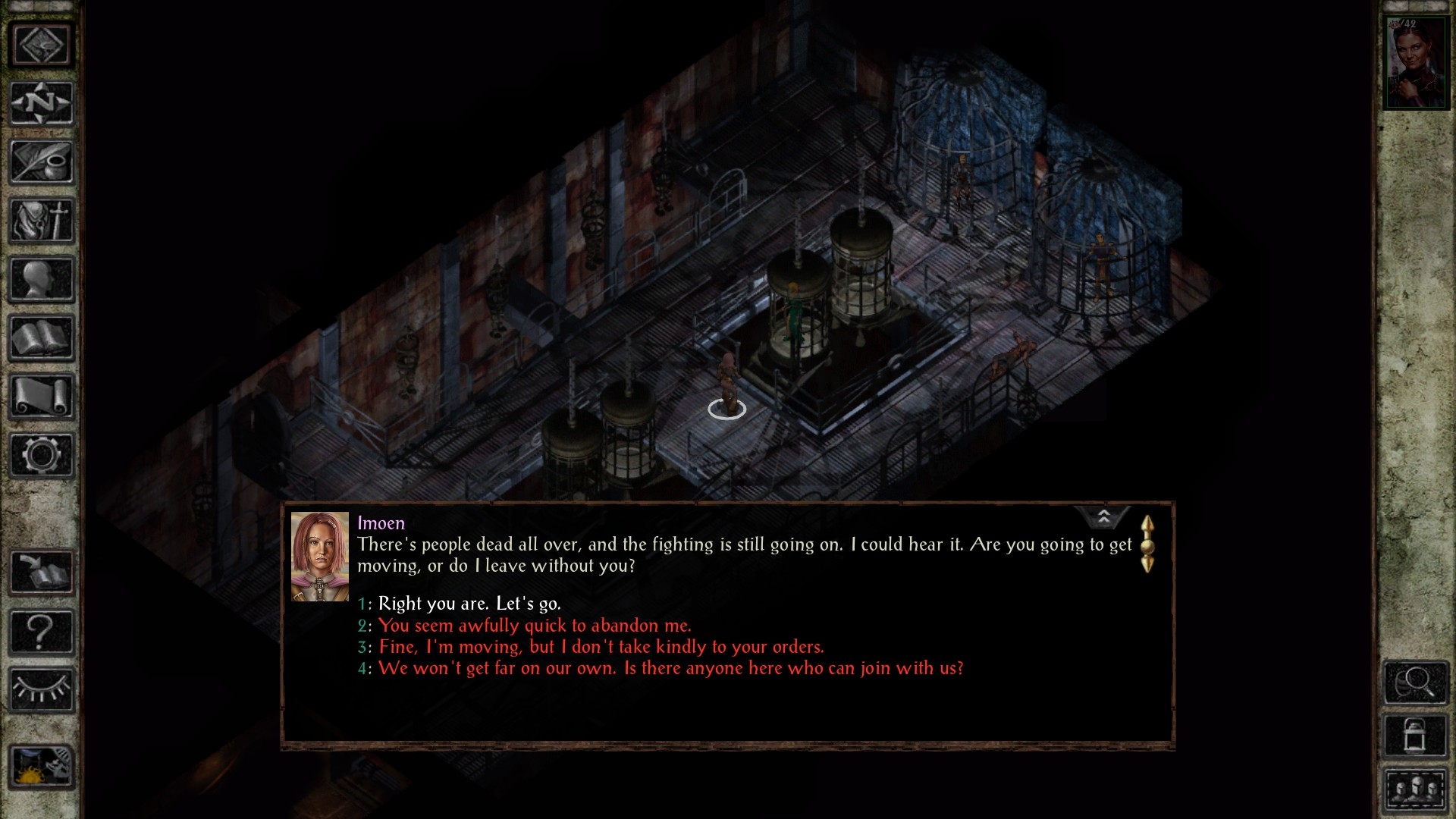Show the character record using the head icon
1456x819 pixels.
click(x=42, y=279)
